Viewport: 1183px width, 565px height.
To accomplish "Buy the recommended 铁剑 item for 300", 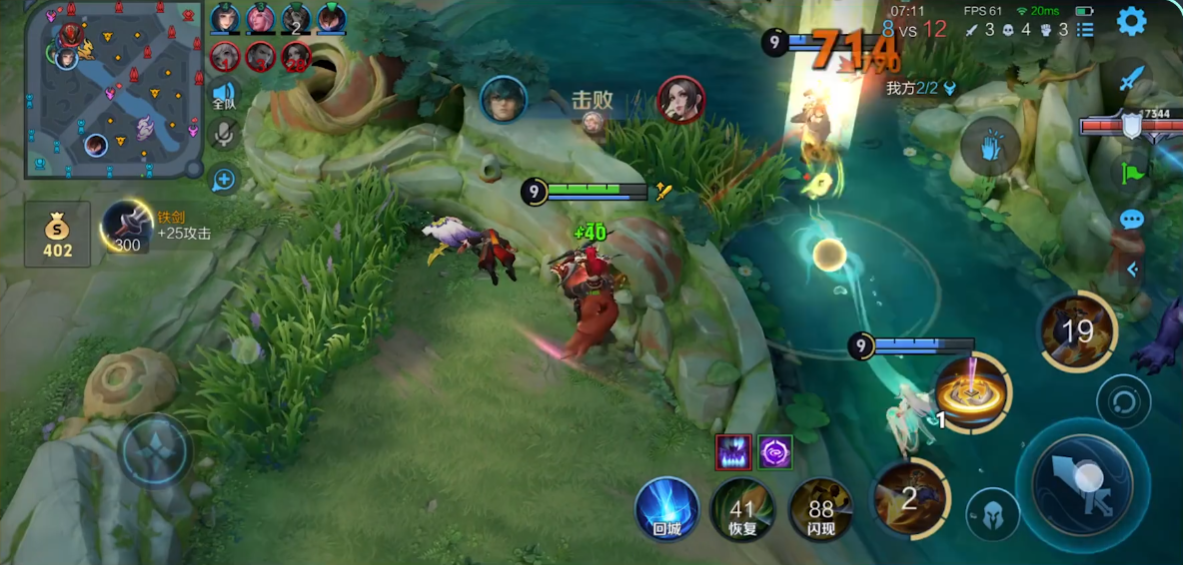I will click(128, 226).
